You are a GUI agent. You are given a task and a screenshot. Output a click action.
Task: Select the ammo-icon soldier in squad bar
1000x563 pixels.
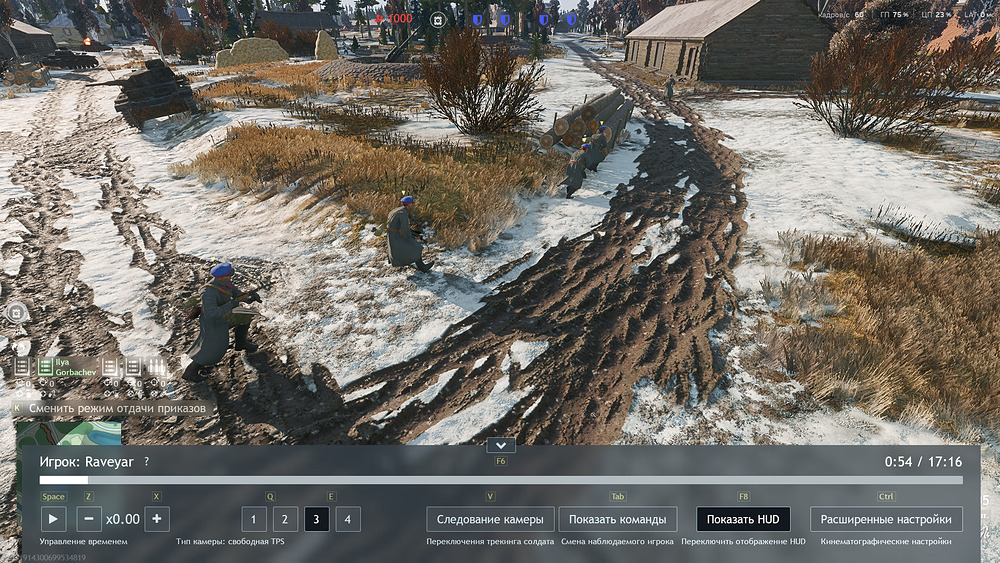[x=157, y=367]
